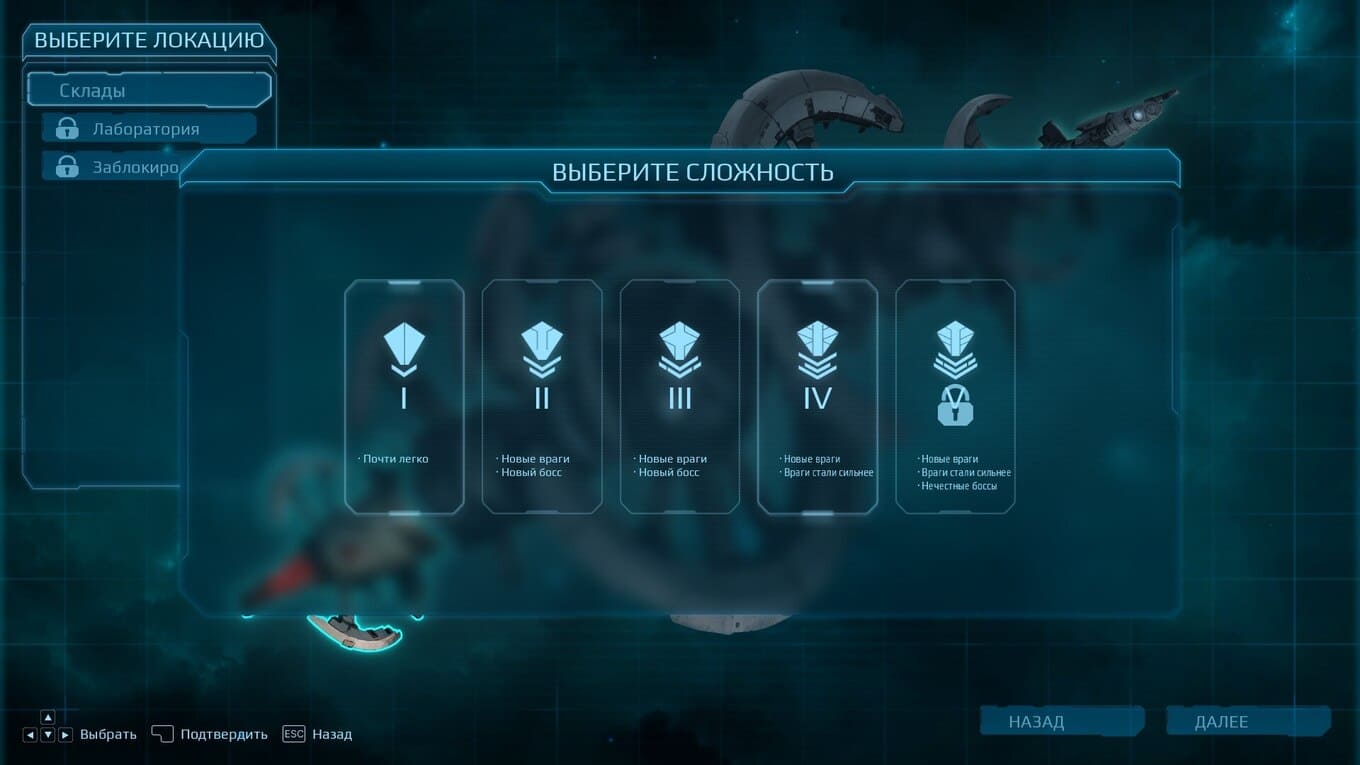Choose difficulty level III card
Screen dimensions: 1360x765
[680, 397]
